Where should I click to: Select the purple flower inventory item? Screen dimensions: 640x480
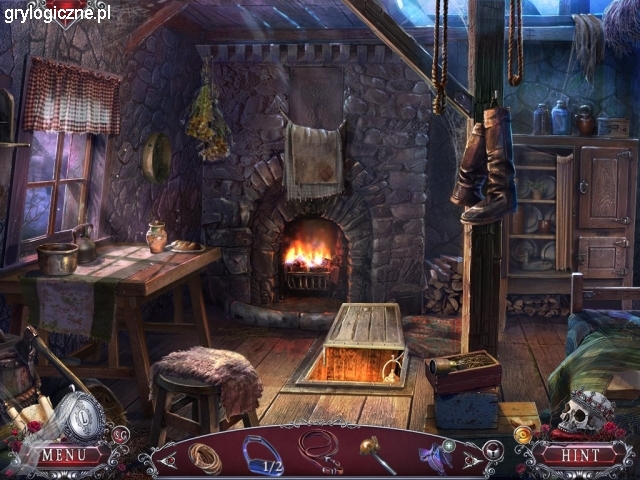[434, 458]
